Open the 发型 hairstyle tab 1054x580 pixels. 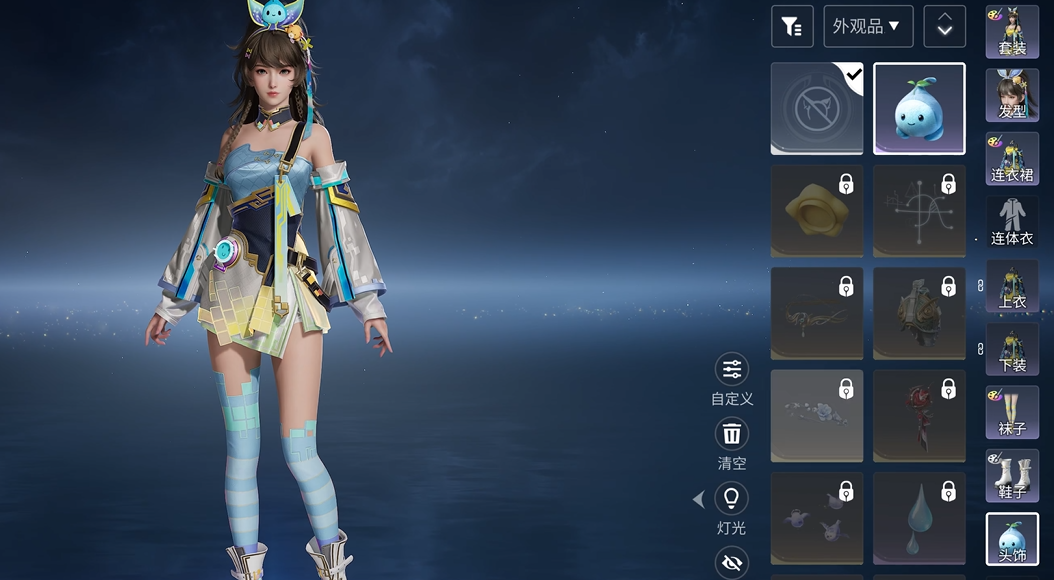tap(1012, 95)
